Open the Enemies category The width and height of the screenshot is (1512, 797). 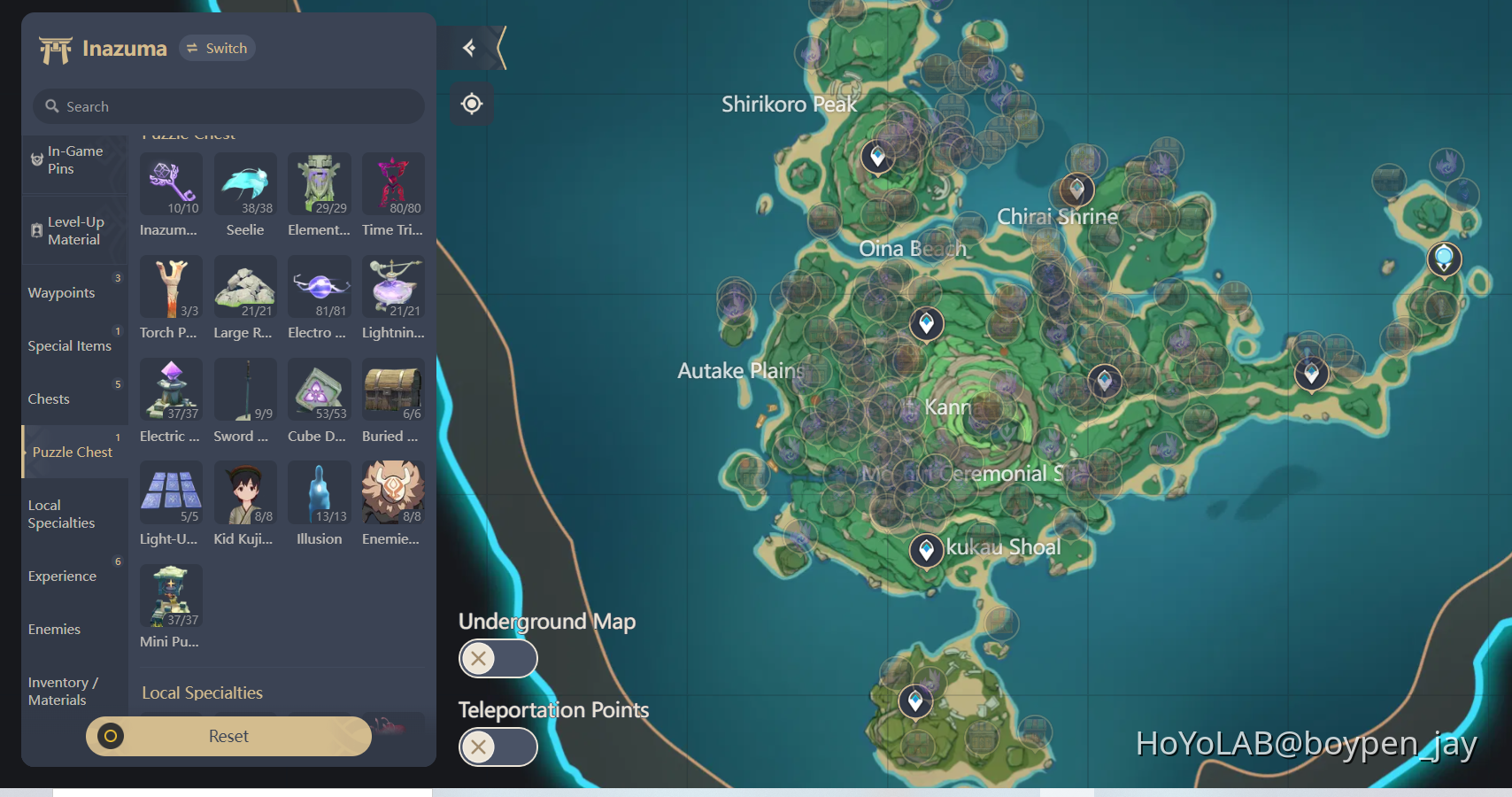click(54, 629)
